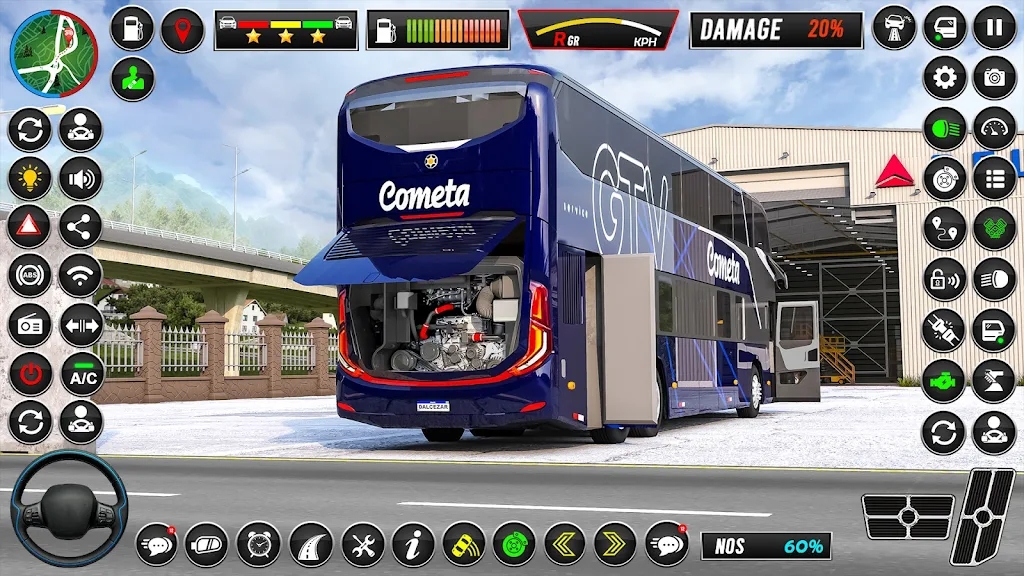The height and width of the screenshot is (576, 1024).
Task: Activate the red hazard triangle button
Action: coord(30,227)
